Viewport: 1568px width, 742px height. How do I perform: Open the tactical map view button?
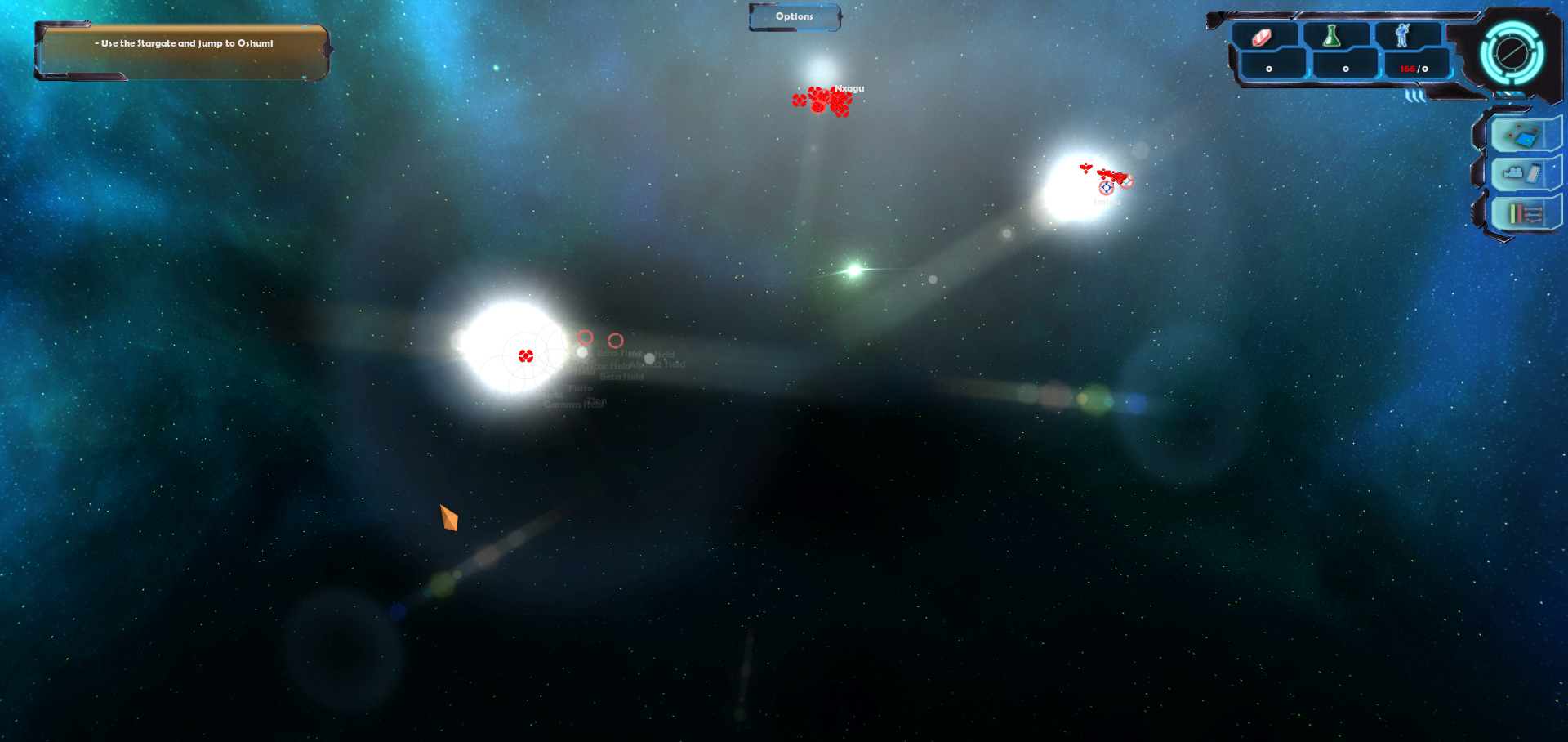1521,135
